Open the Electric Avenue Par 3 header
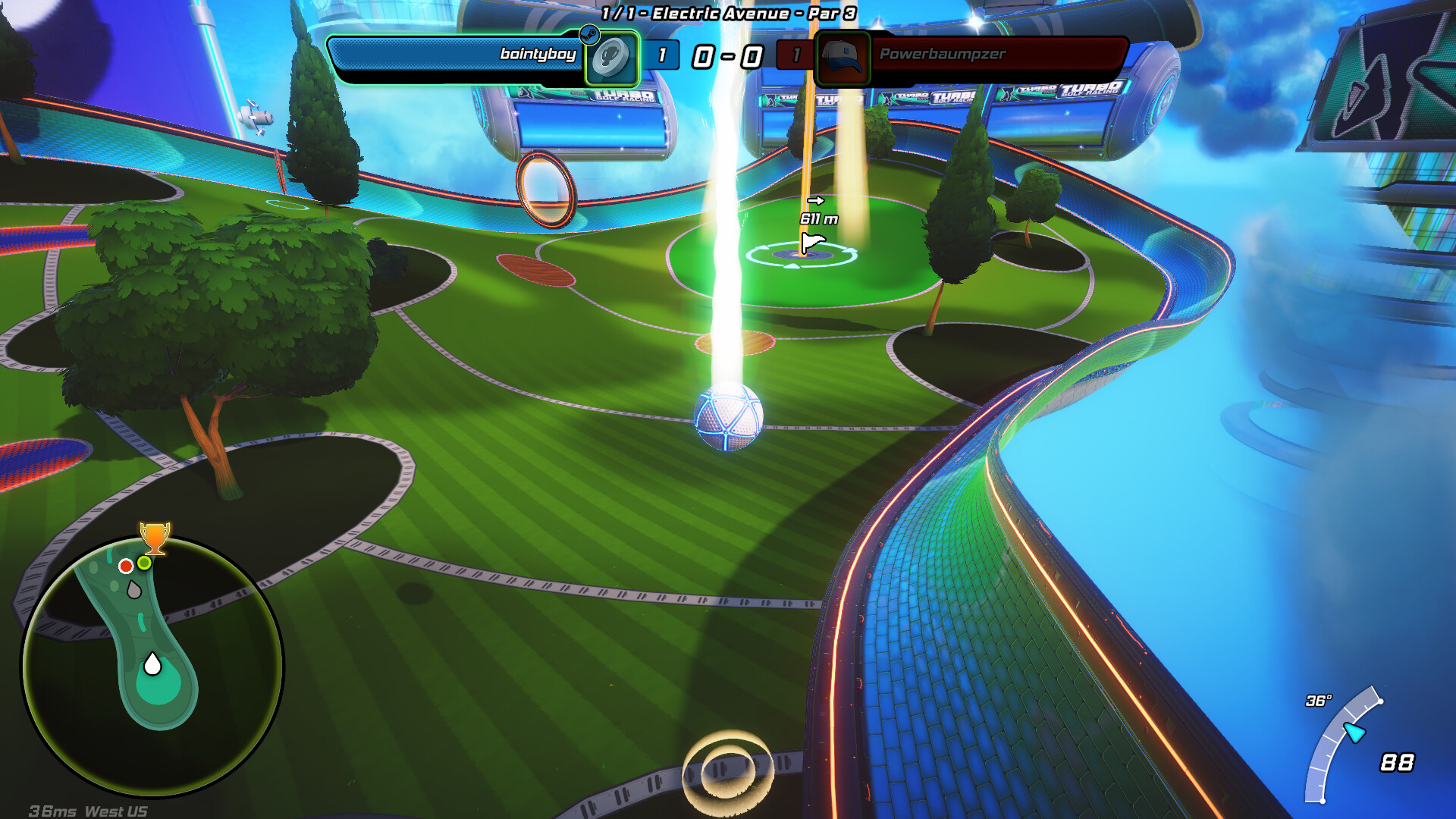Screen dimensions: 1456x819 (x=726, y=12)
